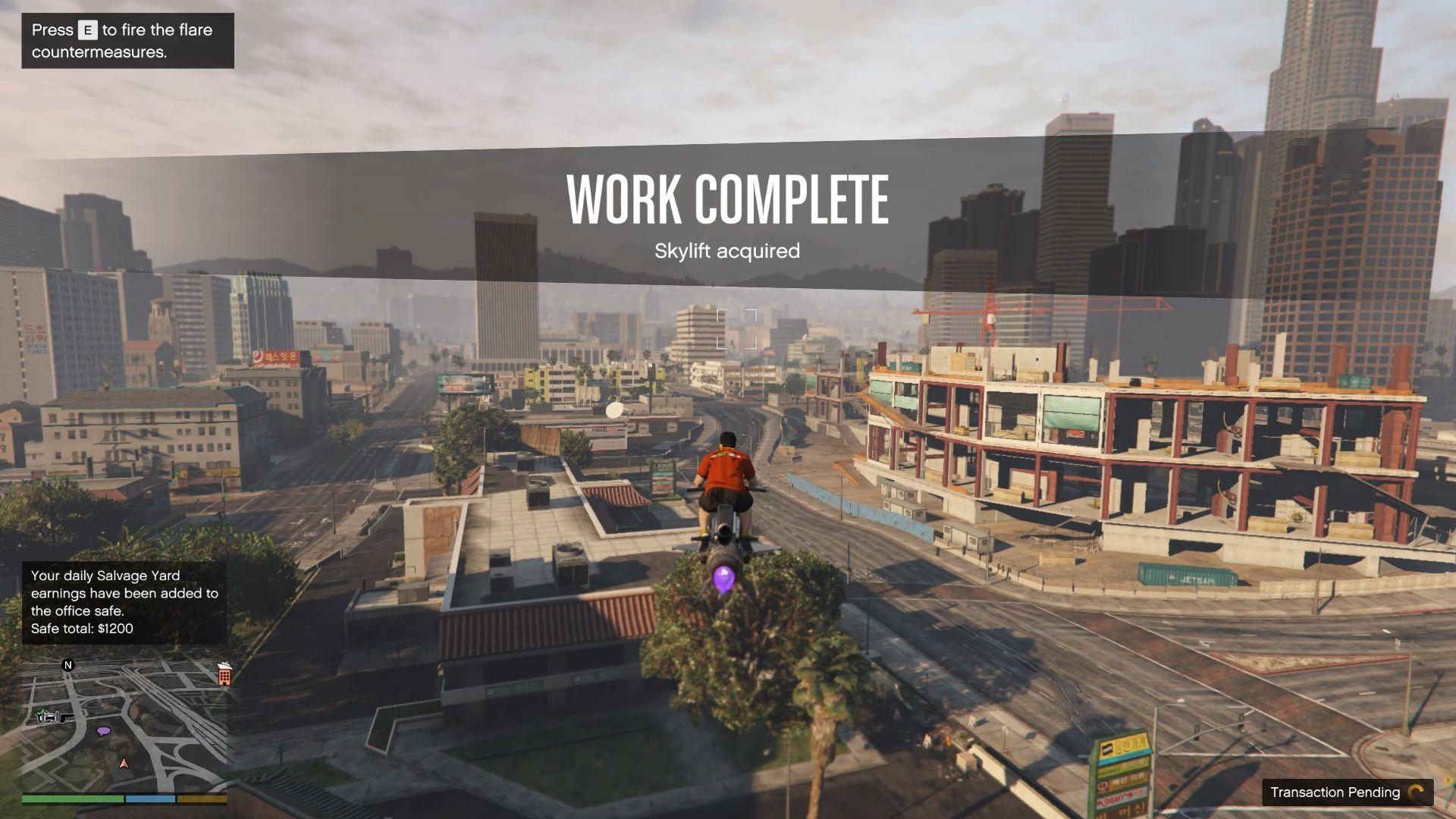This screenshot has width=1456, height=819.
Task: Click the blue armor bar
Action: [151, 799]
